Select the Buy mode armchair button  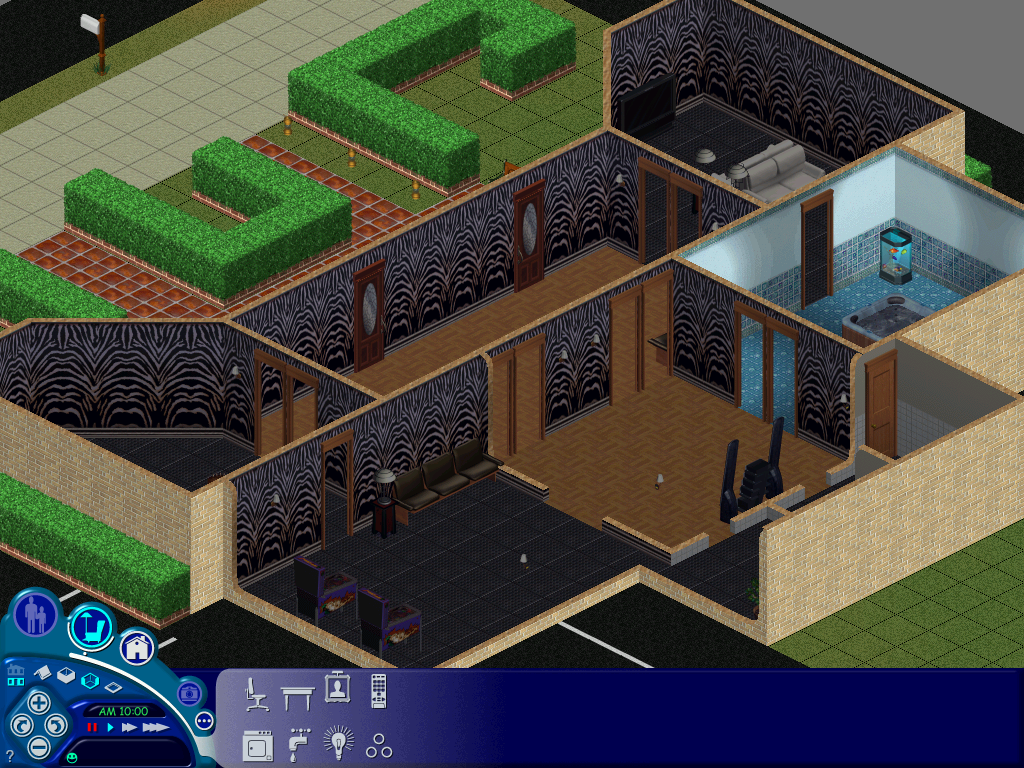tap(91, 628)
